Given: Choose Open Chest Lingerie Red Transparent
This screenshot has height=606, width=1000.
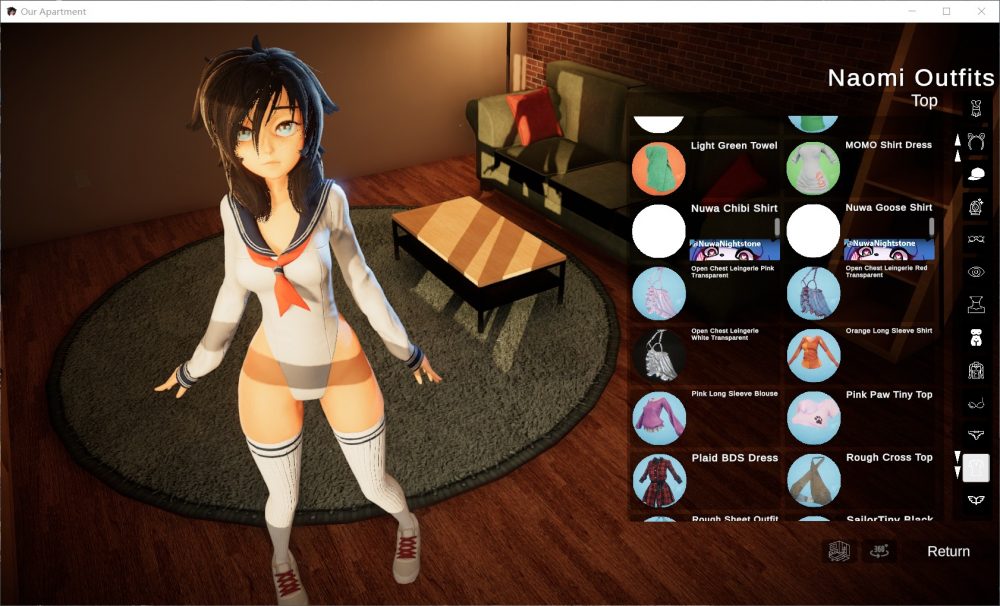Looking at the screenshot, I should click(813, 293).
